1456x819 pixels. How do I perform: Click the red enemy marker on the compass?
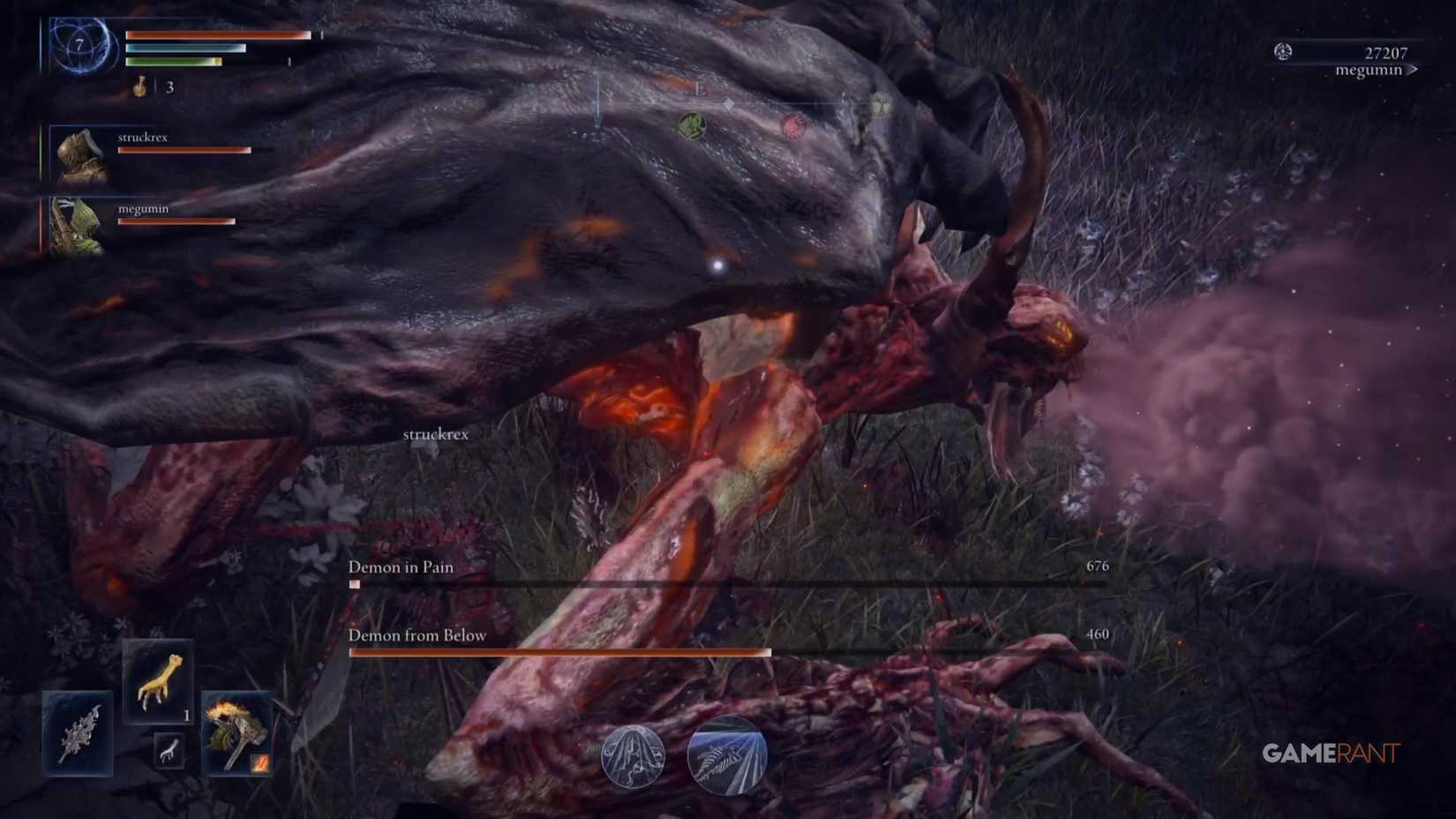792,128
